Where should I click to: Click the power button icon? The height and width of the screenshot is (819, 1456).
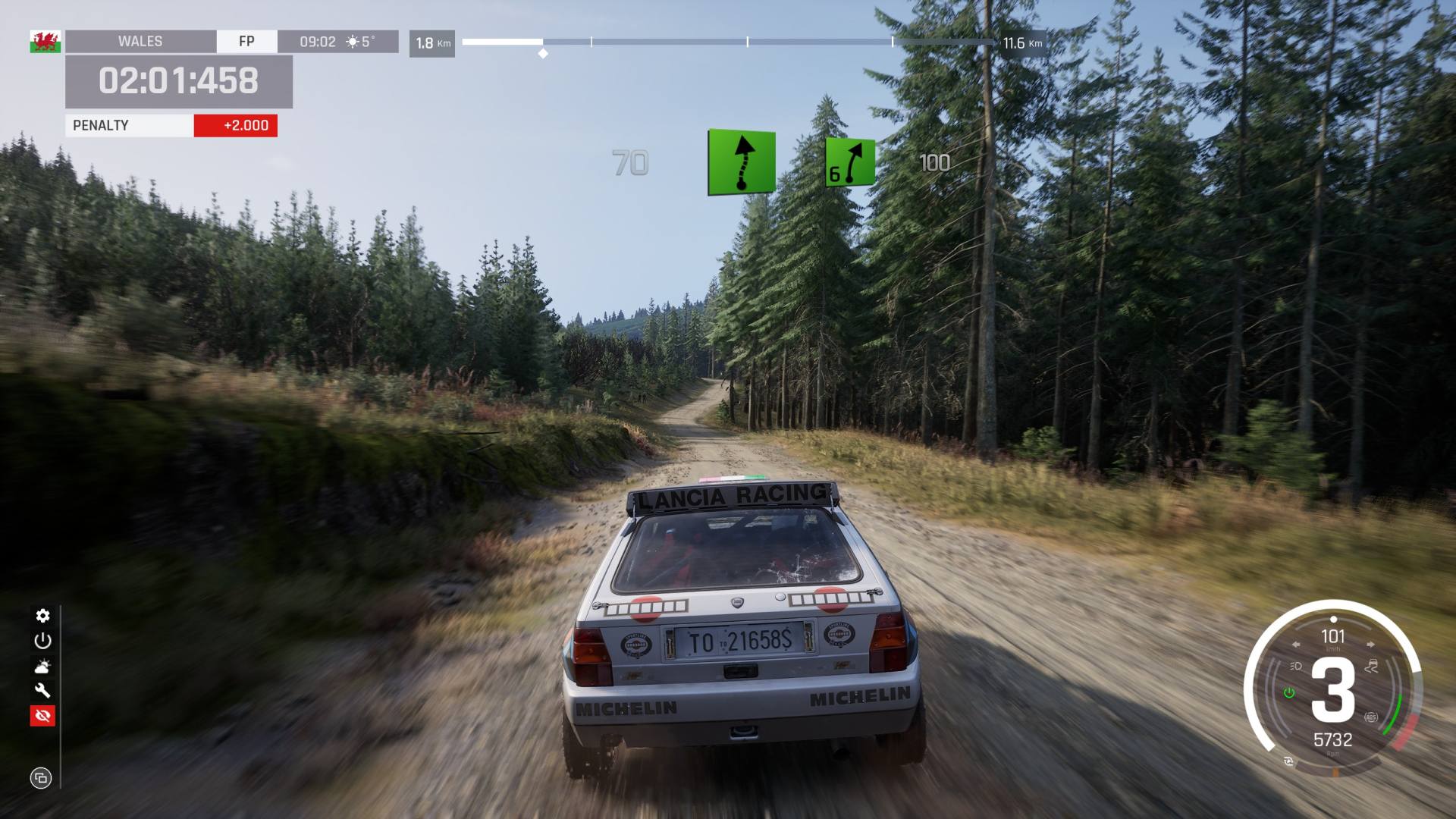[x=42, y=641]
